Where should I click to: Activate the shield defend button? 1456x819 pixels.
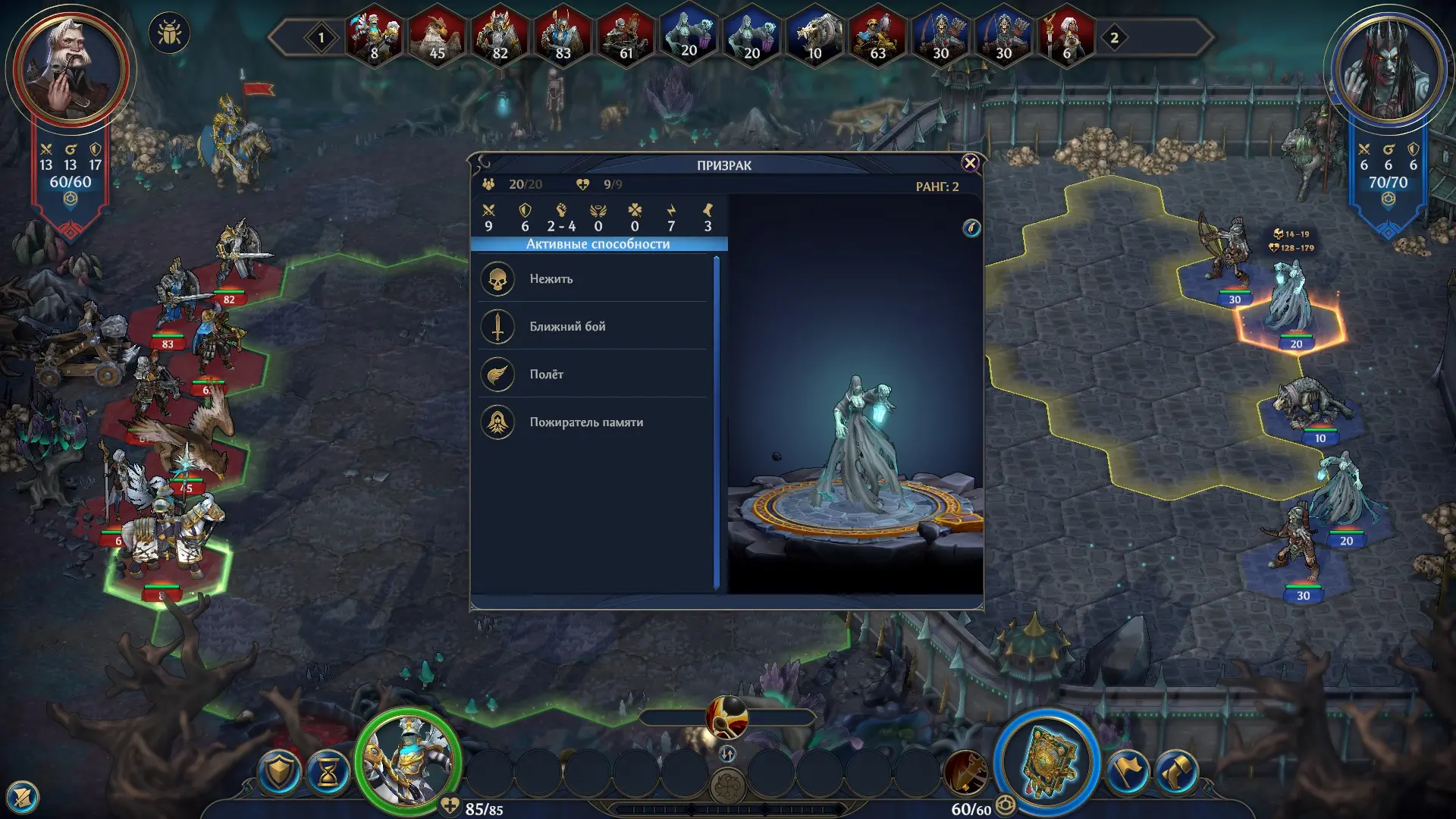click(279, 772)
